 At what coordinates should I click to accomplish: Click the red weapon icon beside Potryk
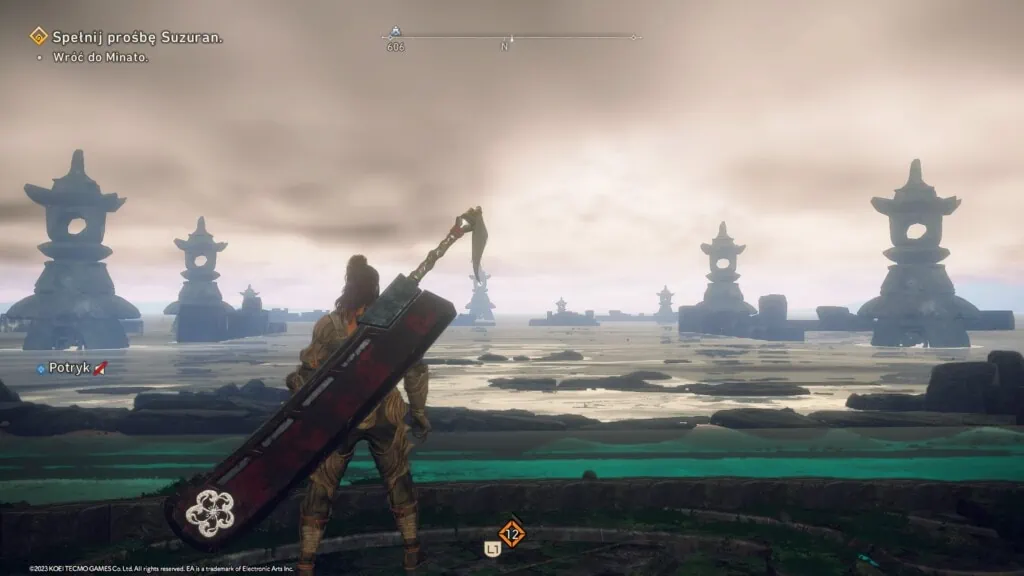click(x=101, y=368)
